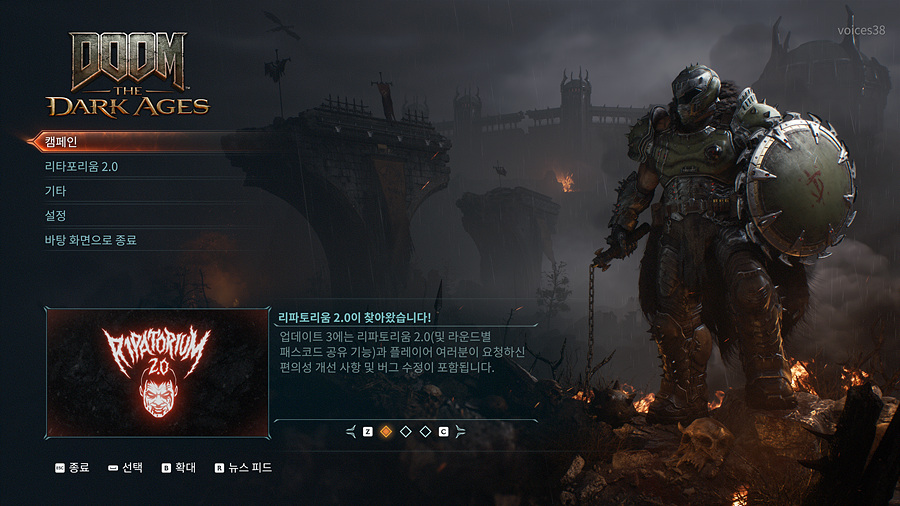Screen dimensions: 900x506
Task: Open the Ripatorium 2.0 news thumbnail
Action: tap(157, 372)
